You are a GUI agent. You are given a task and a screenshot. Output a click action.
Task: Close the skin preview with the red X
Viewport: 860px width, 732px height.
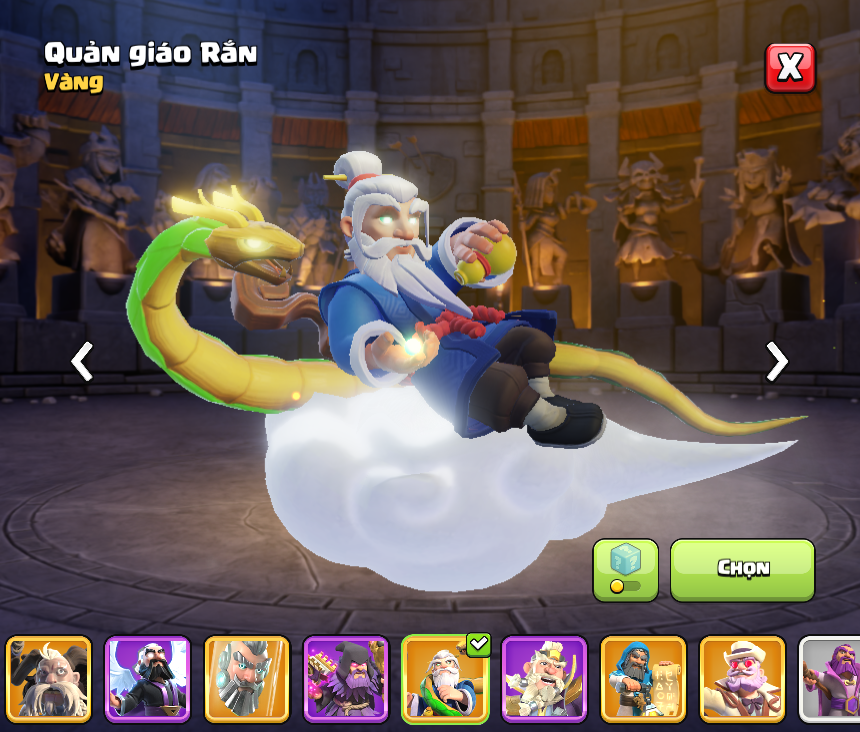790,68
